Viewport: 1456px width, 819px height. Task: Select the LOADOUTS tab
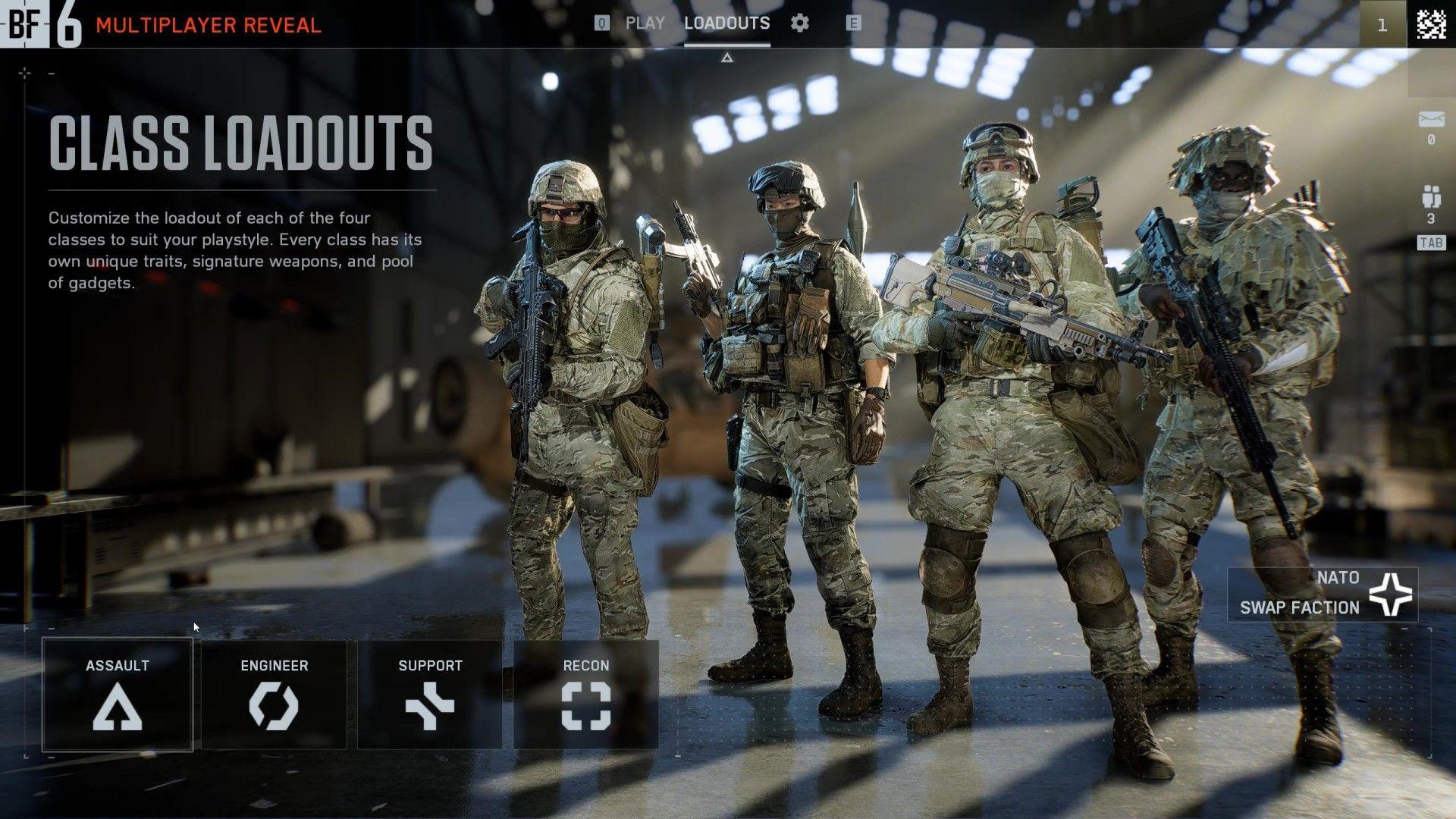726,23
